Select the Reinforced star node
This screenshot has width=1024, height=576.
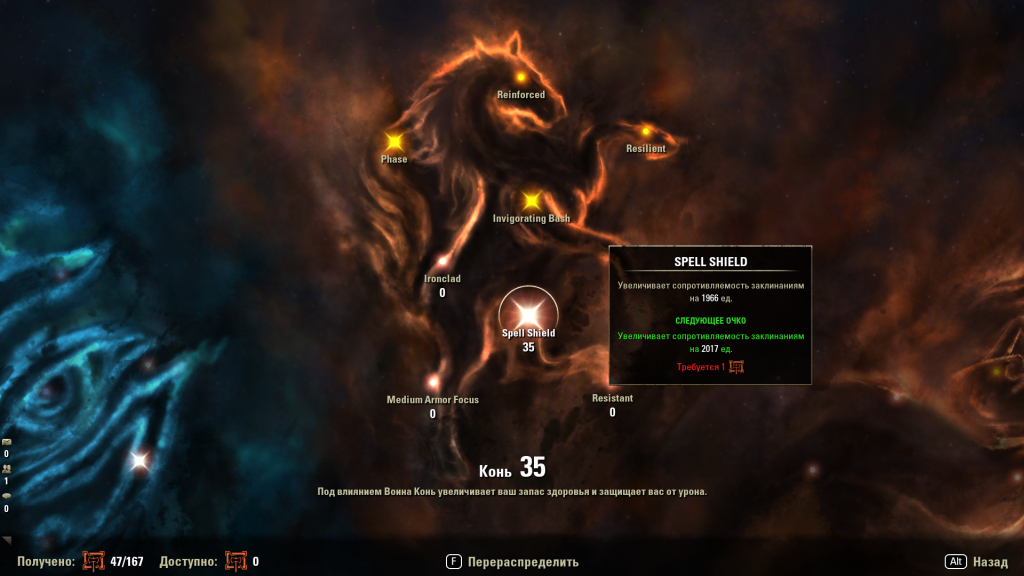pyautogui.click(x=520, y=78)
